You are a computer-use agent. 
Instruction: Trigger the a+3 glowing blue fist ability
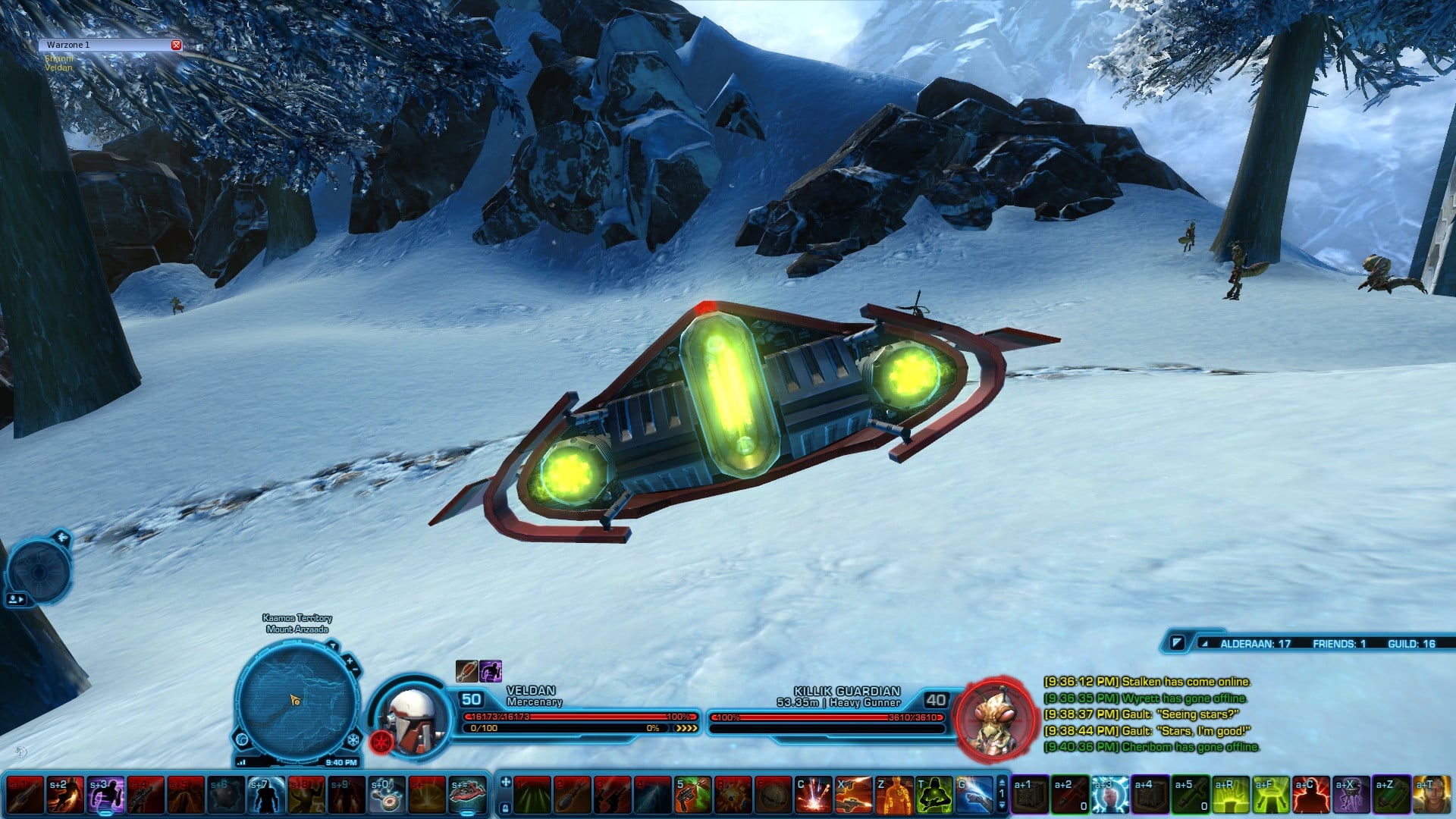1109,795
